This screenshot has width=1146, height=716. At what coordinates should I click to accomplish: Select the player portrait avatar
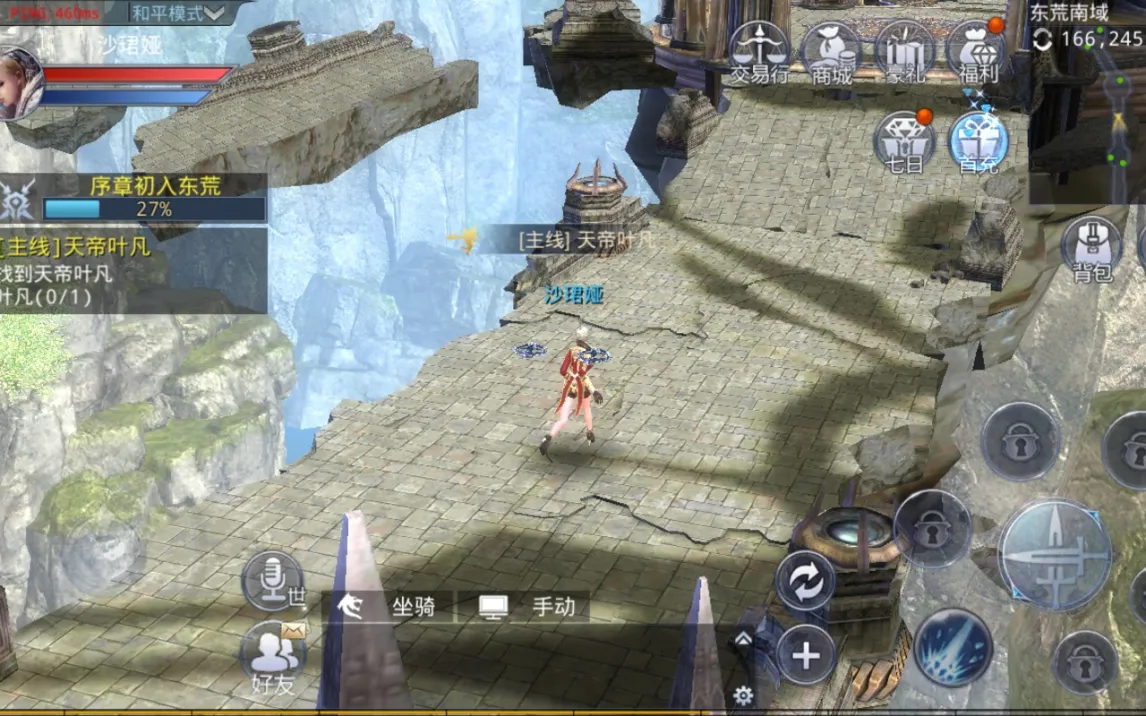tap(20, 84)
